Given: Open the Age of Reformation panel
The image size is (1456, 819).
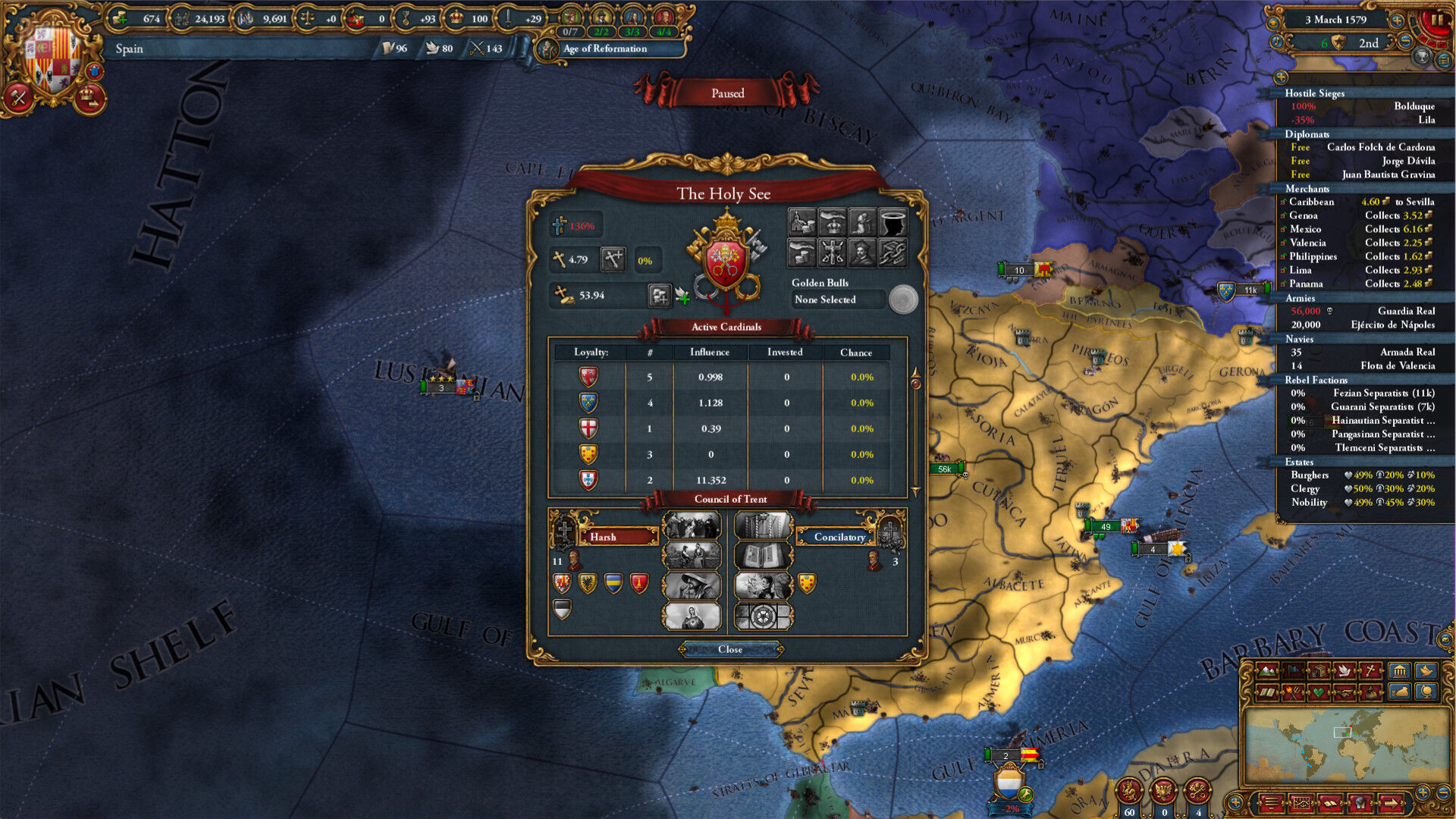Looking at the screenshot, I should [604, 49].
